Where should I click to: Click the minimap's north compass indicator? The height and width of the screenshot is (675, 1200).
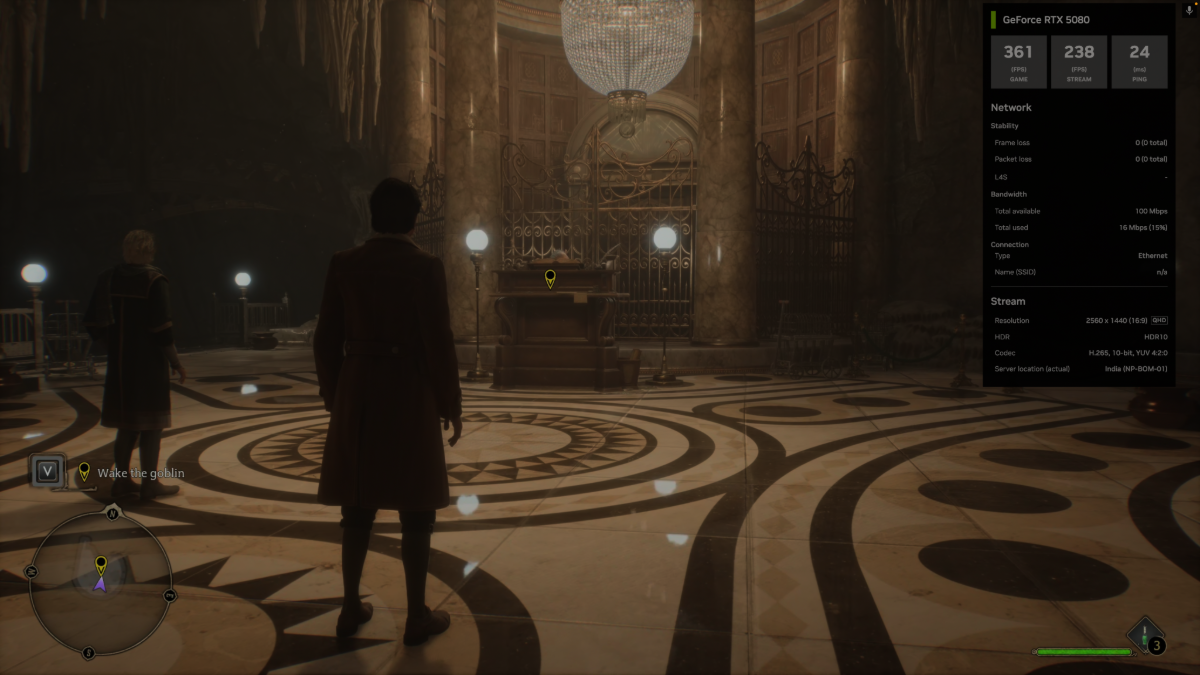pos(112,514)
